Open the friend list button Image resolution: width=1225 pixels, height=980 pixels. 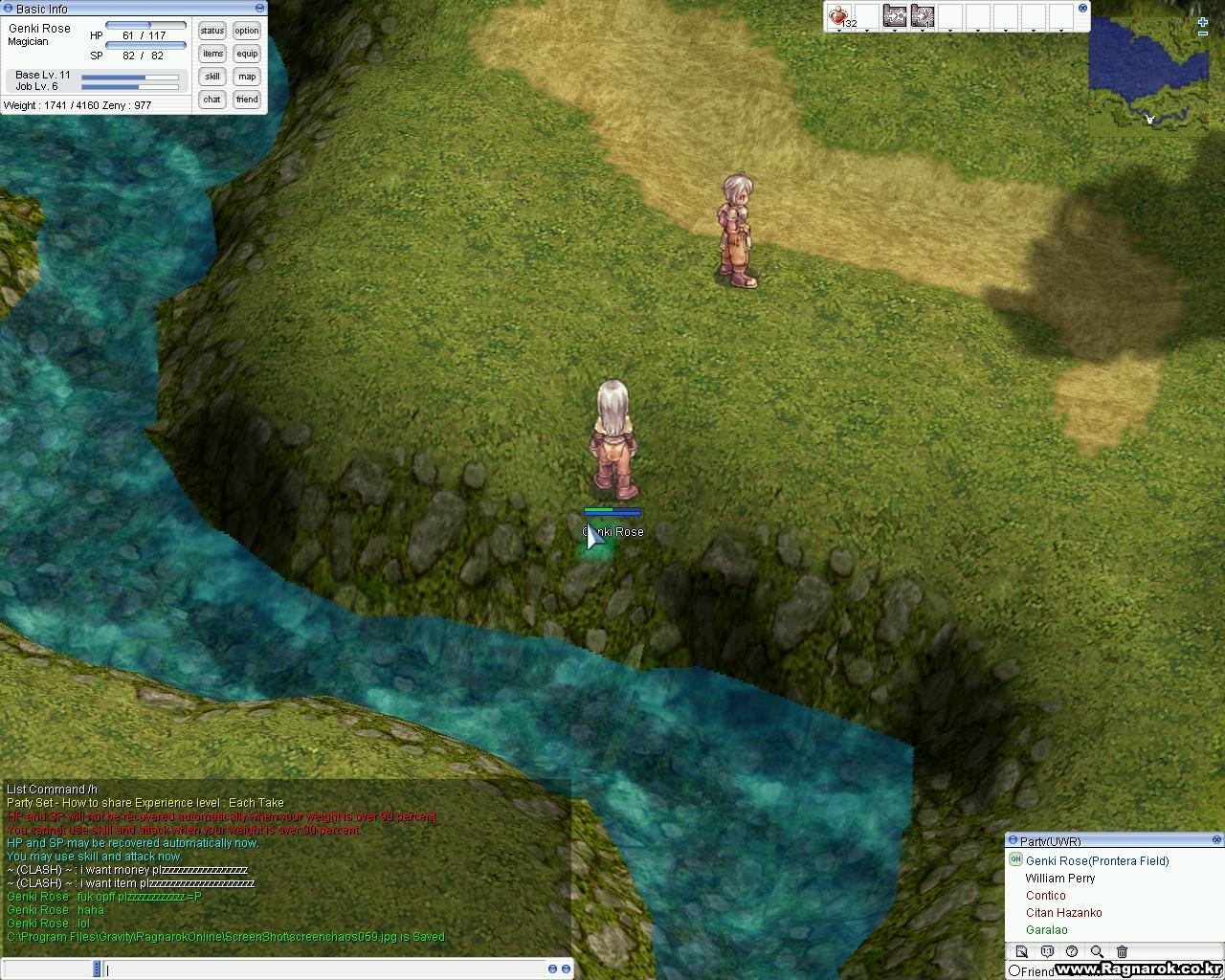(247, 100)
